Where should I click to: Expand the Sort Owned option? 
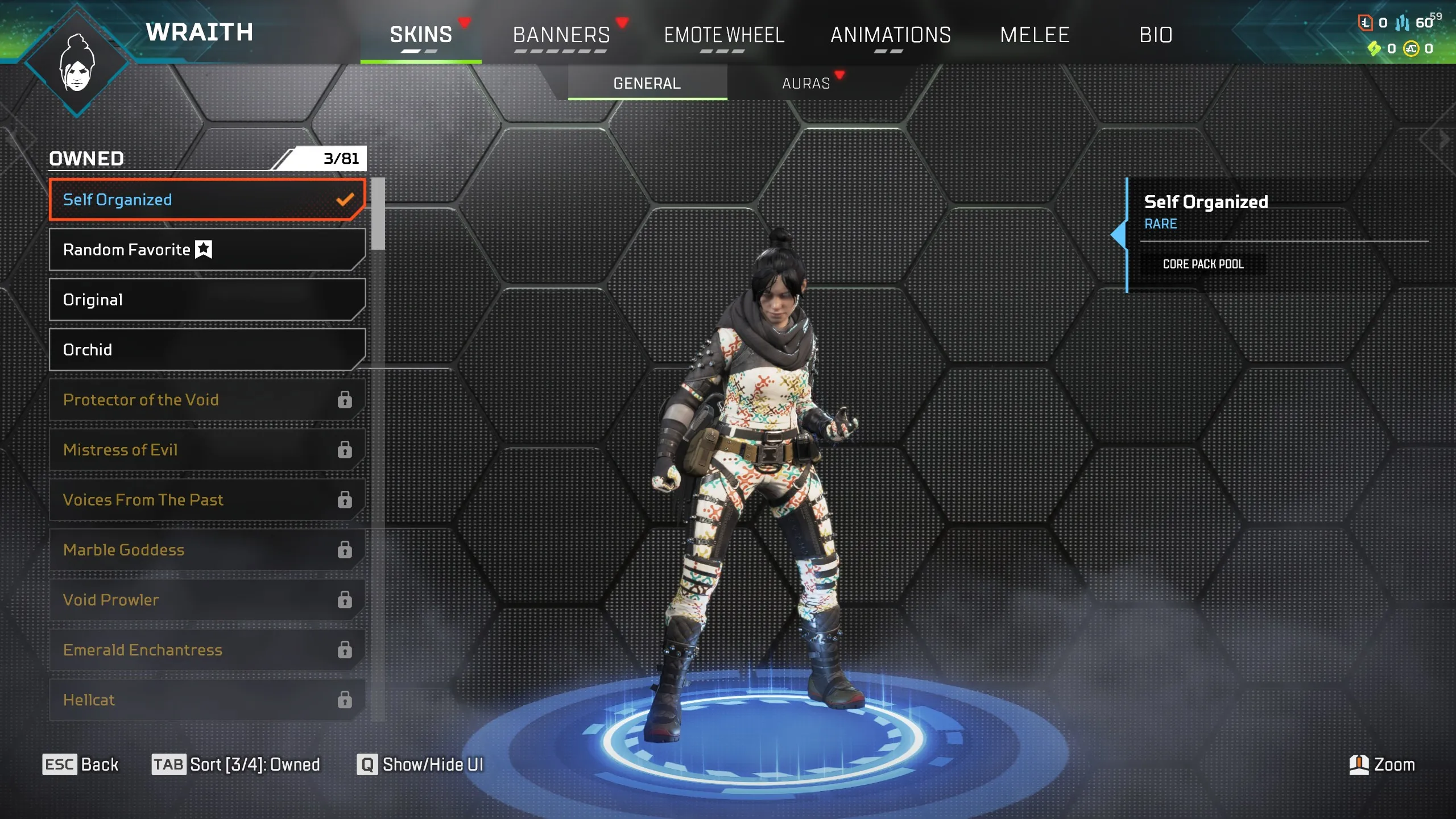click(238, 764)
